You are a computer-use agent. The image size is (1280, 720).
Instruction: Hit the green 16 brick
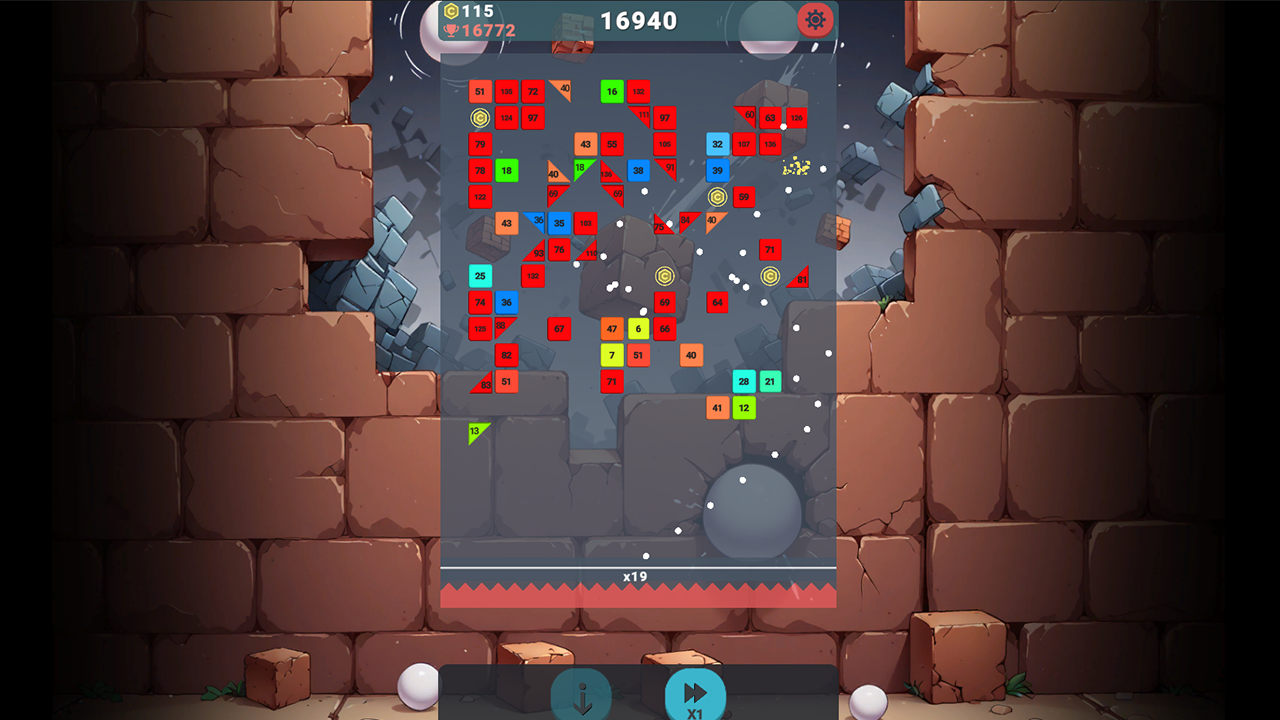click(612, 91)
